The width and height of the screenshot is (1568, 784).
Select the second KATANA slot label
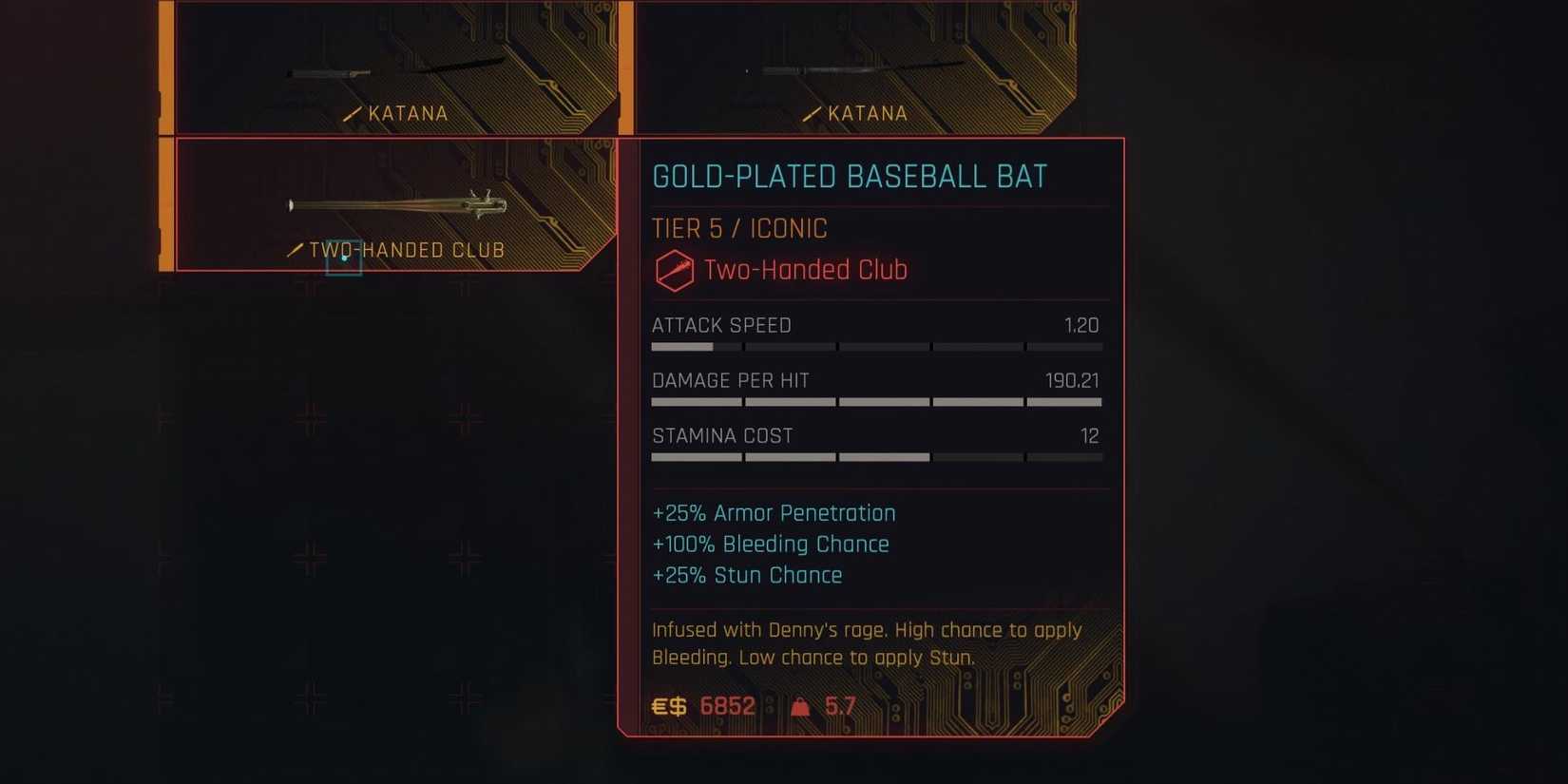(868, 112)
